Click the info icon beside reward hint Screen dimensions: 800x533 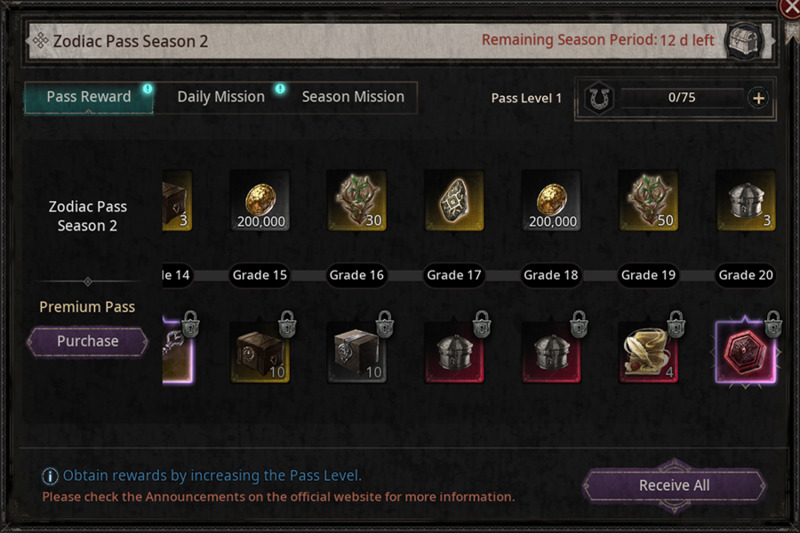pos(49,476)
